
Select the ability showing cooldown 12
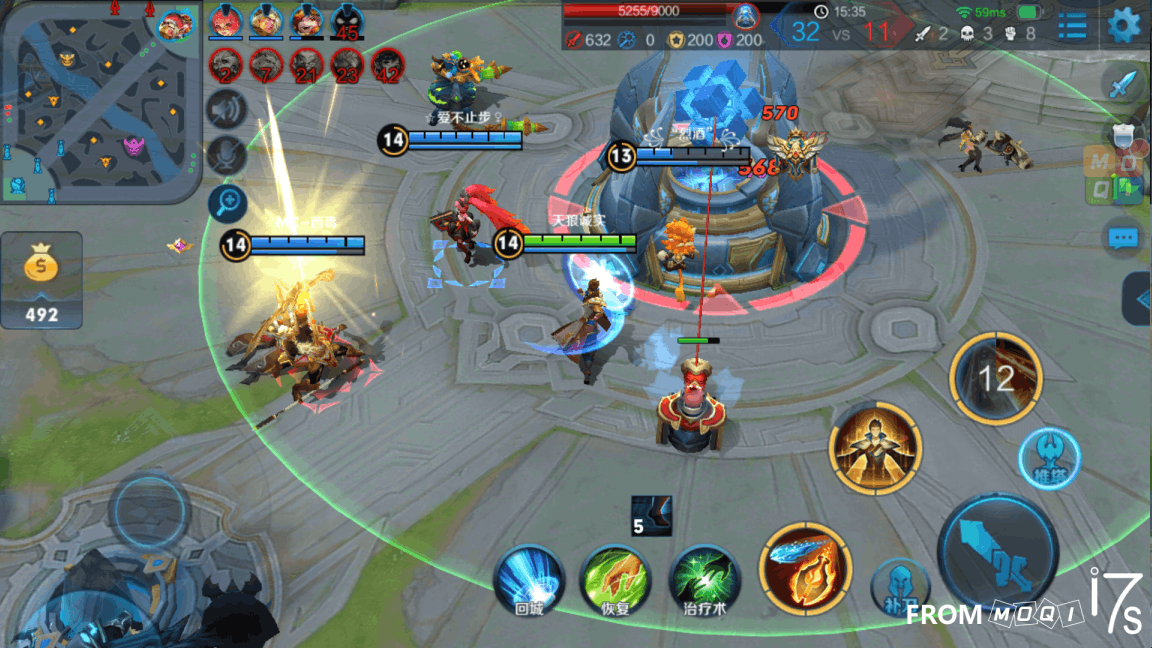tap(995, 378)
